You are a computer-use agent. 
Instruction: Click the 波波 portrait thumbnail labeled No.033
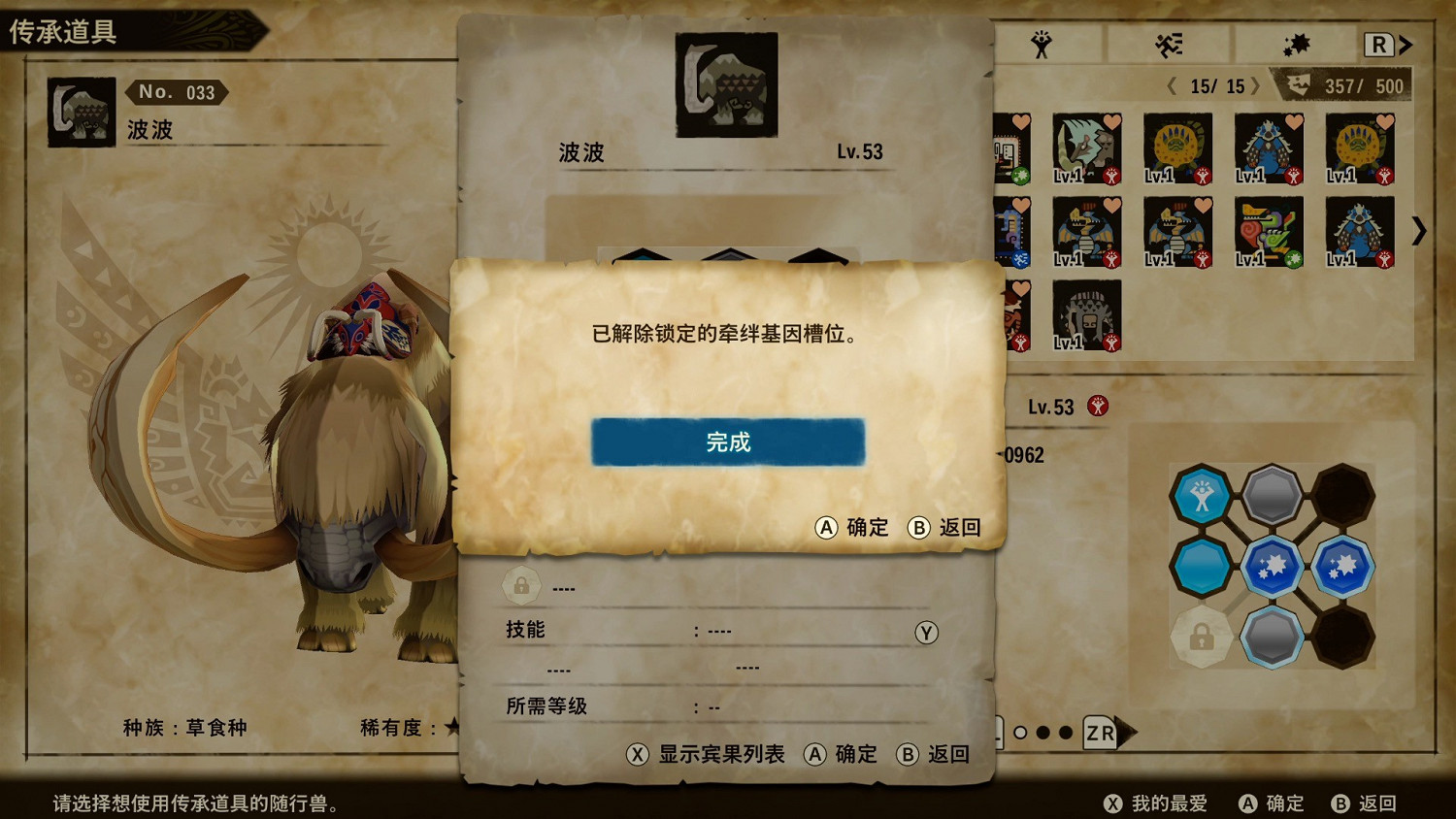pyautogui.click(x=81, y=111)
